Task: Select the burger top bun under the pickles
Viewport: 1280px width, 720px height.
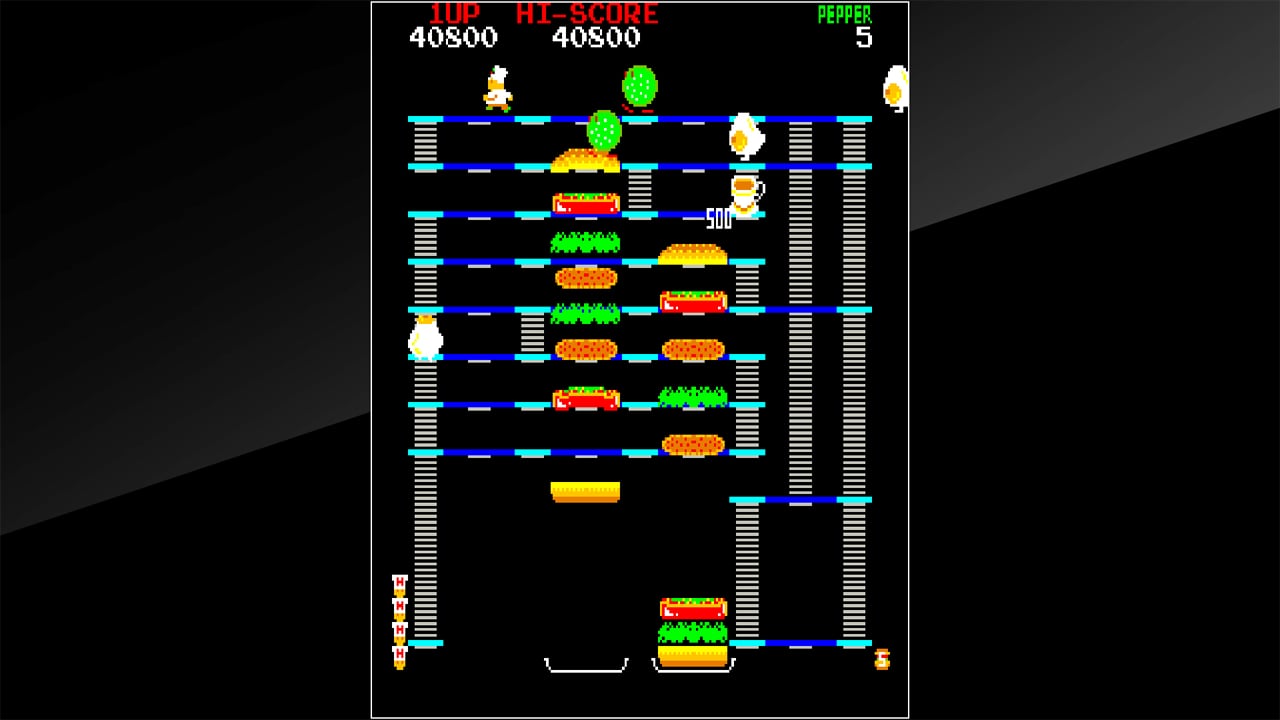Action: [585, 155]
